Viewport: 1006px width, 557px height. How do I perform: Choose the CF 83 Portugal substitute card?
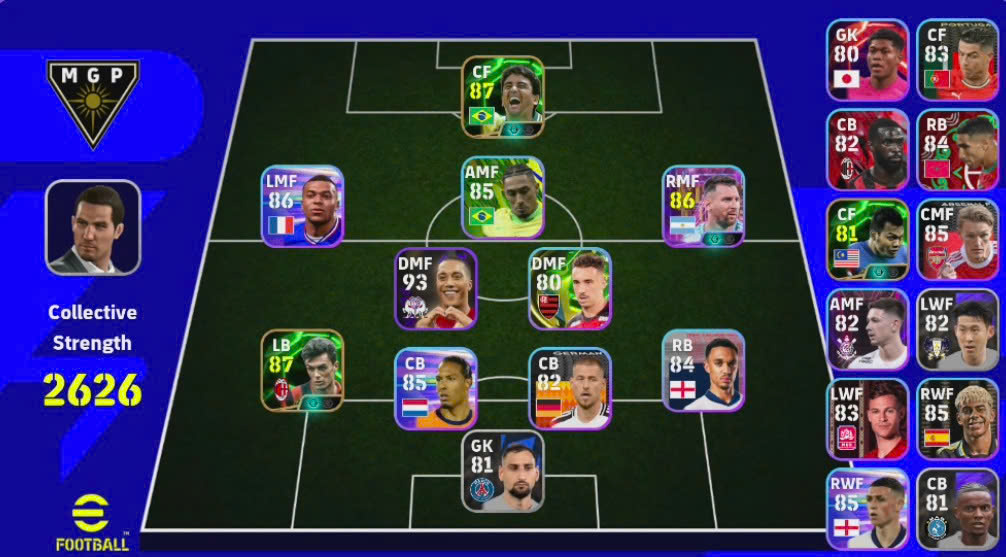[x=957, y=60]
